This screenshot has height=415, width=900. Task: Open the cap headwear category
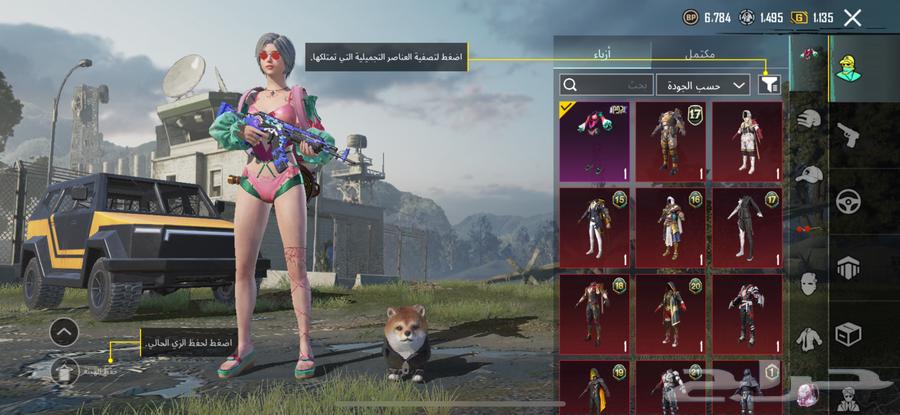coord(809,176)
